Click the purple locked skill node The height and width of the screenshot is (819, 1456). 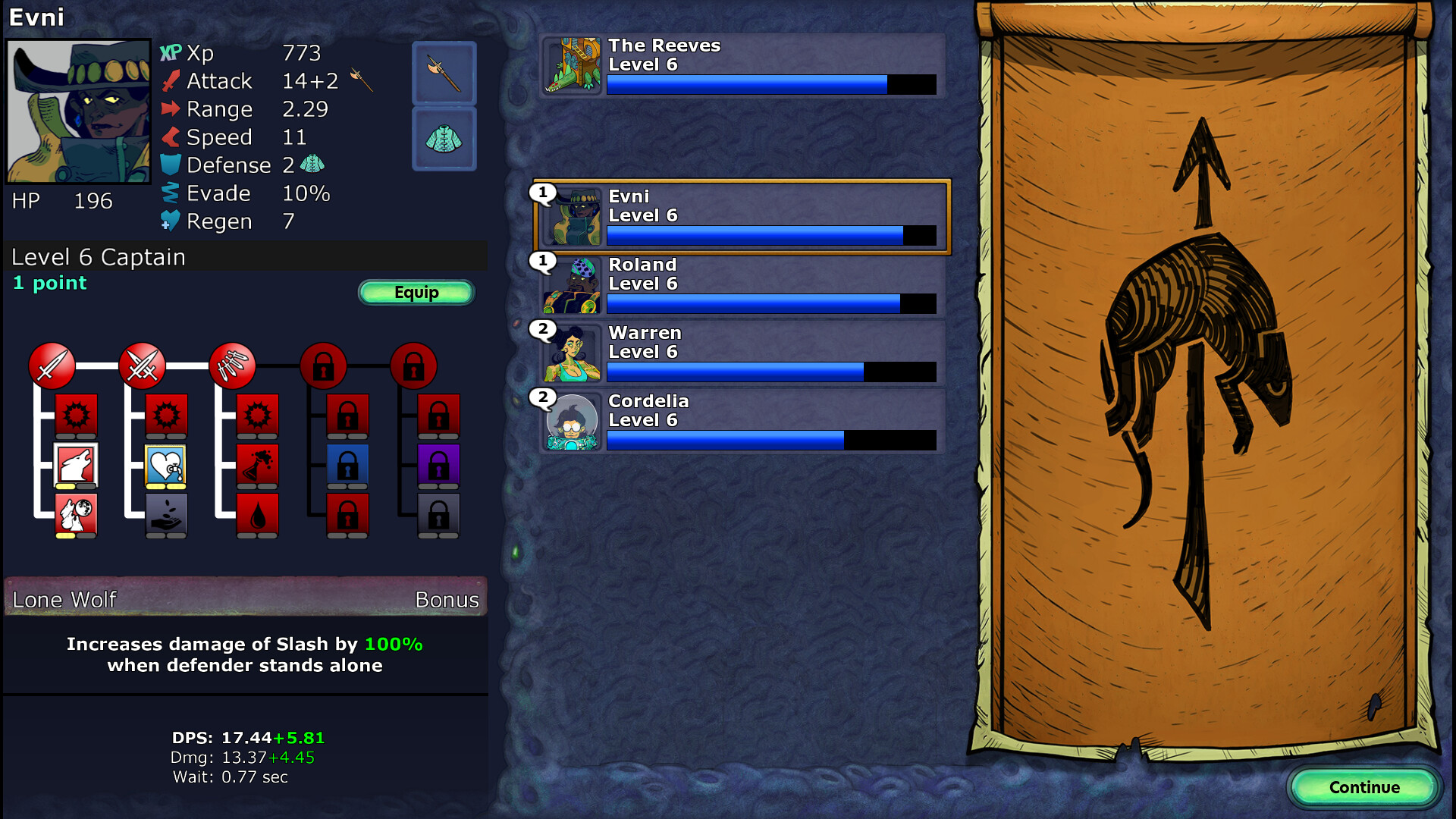[438, 465]
